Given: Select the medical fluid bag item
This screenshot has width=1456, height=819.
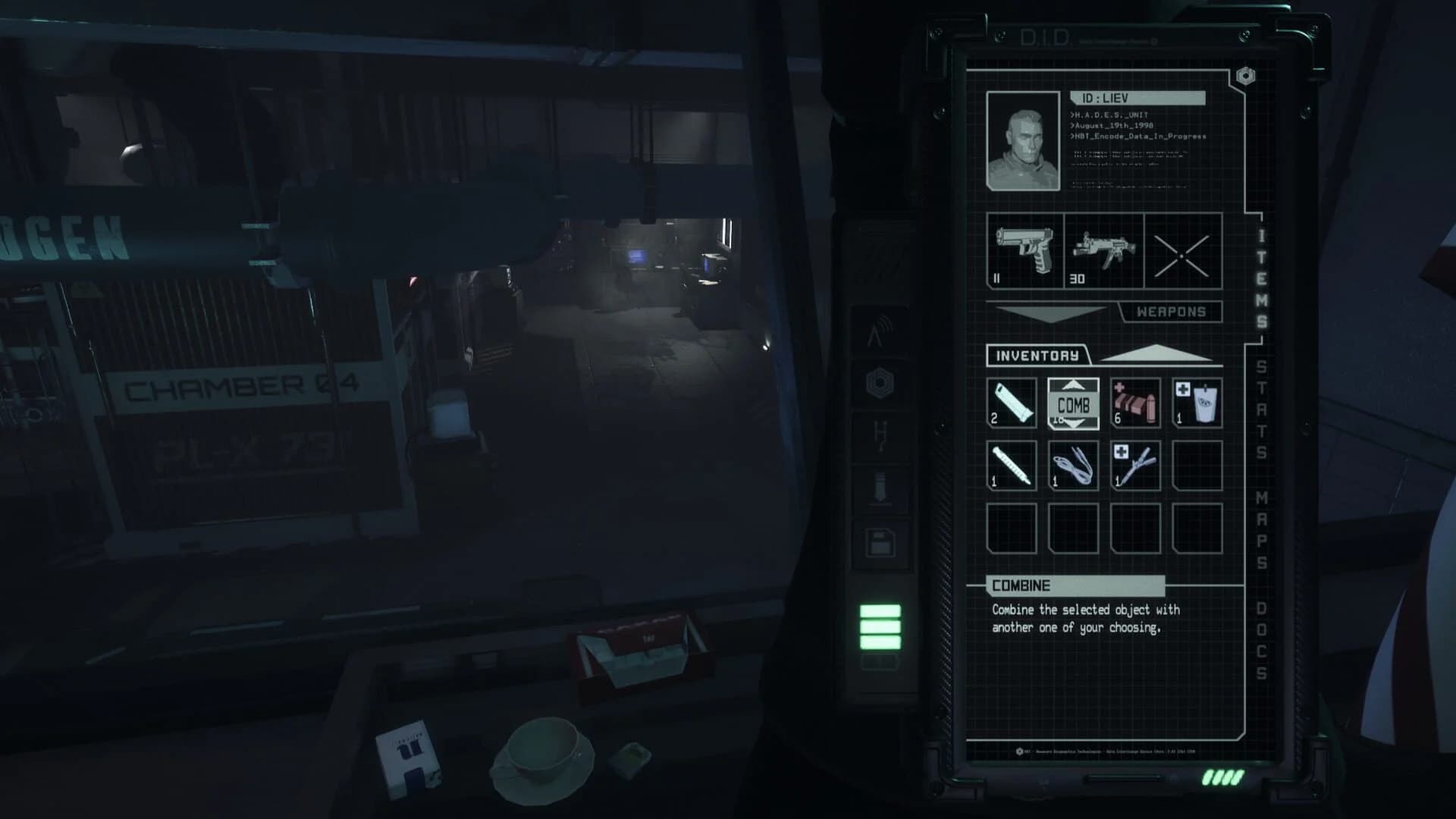Looking at the screenshot, I should click(x=1197, y=403).
